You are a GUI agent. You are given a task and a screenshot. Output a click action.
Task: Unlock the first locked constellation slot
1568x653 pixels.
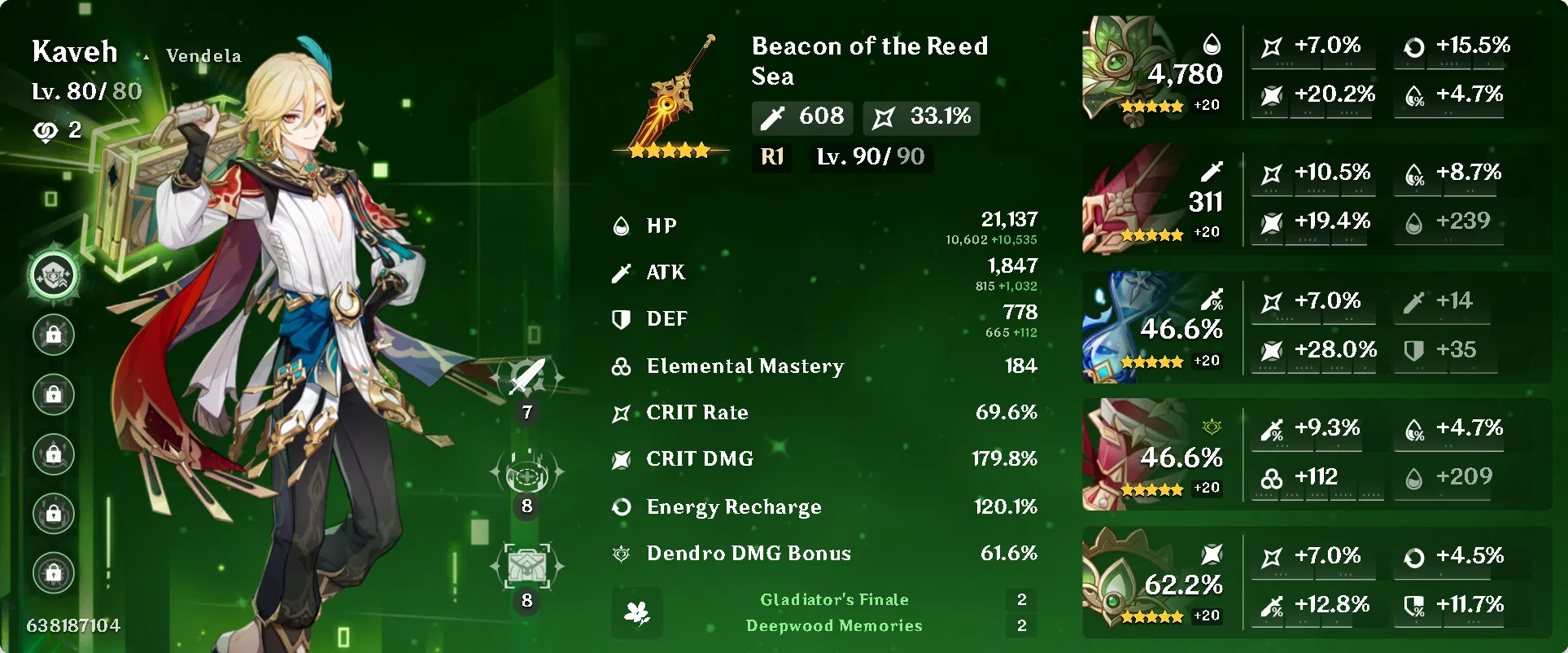[53, 335]
